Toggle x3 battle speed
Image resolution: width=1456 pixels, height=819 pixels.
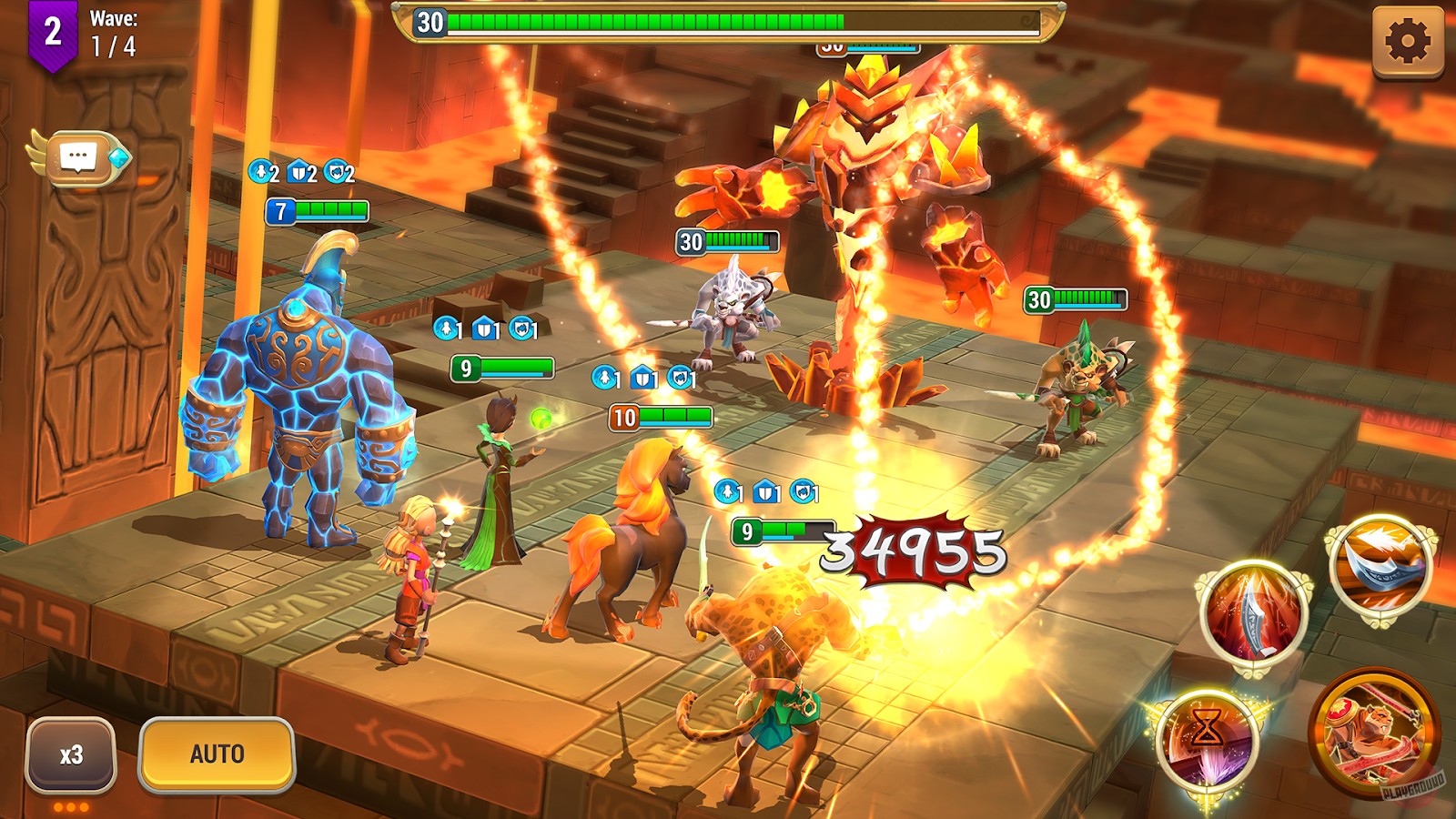pos(73,753)
